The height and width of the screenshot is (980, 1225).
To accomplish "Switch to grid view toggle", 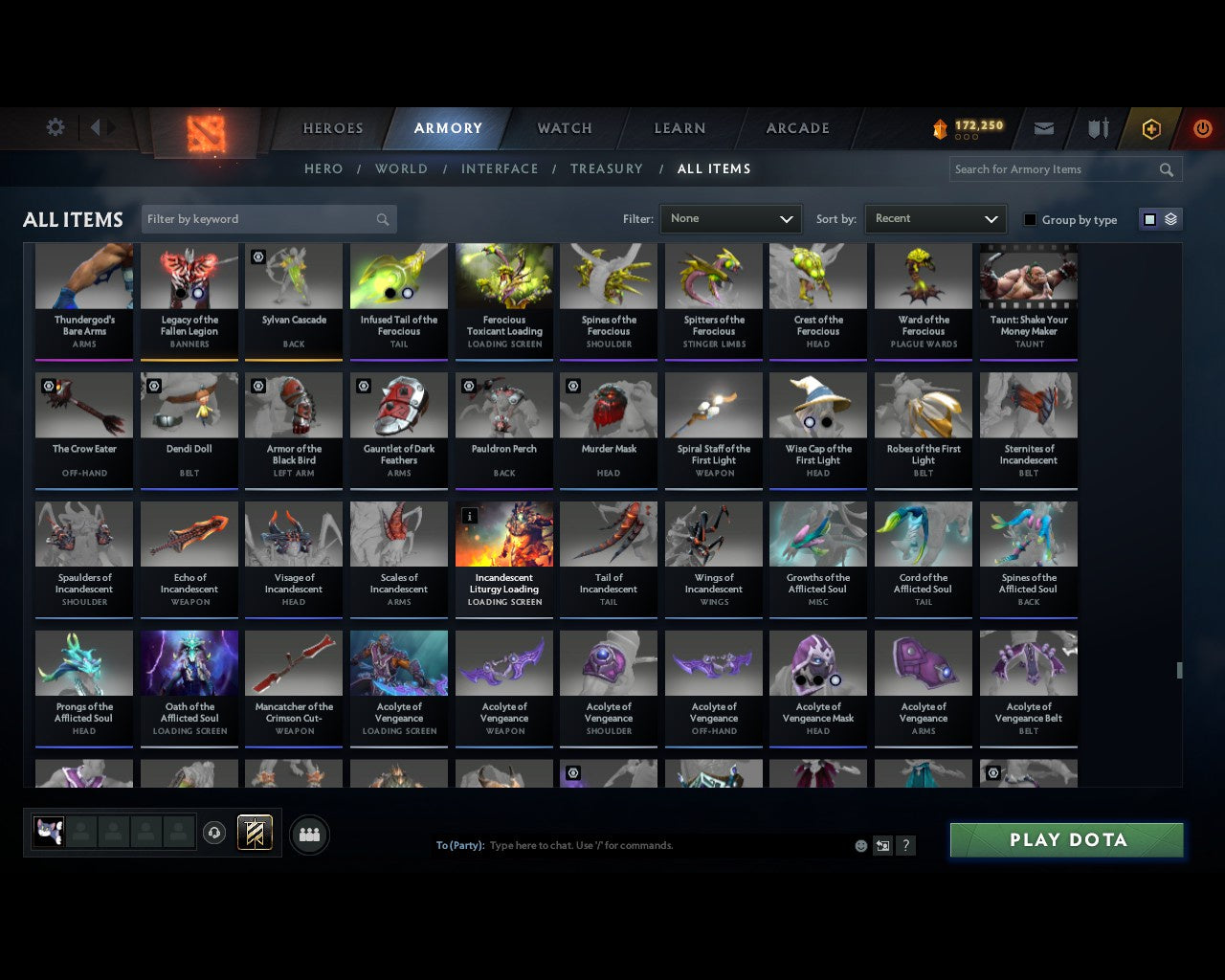I will tap(1149, 218).
